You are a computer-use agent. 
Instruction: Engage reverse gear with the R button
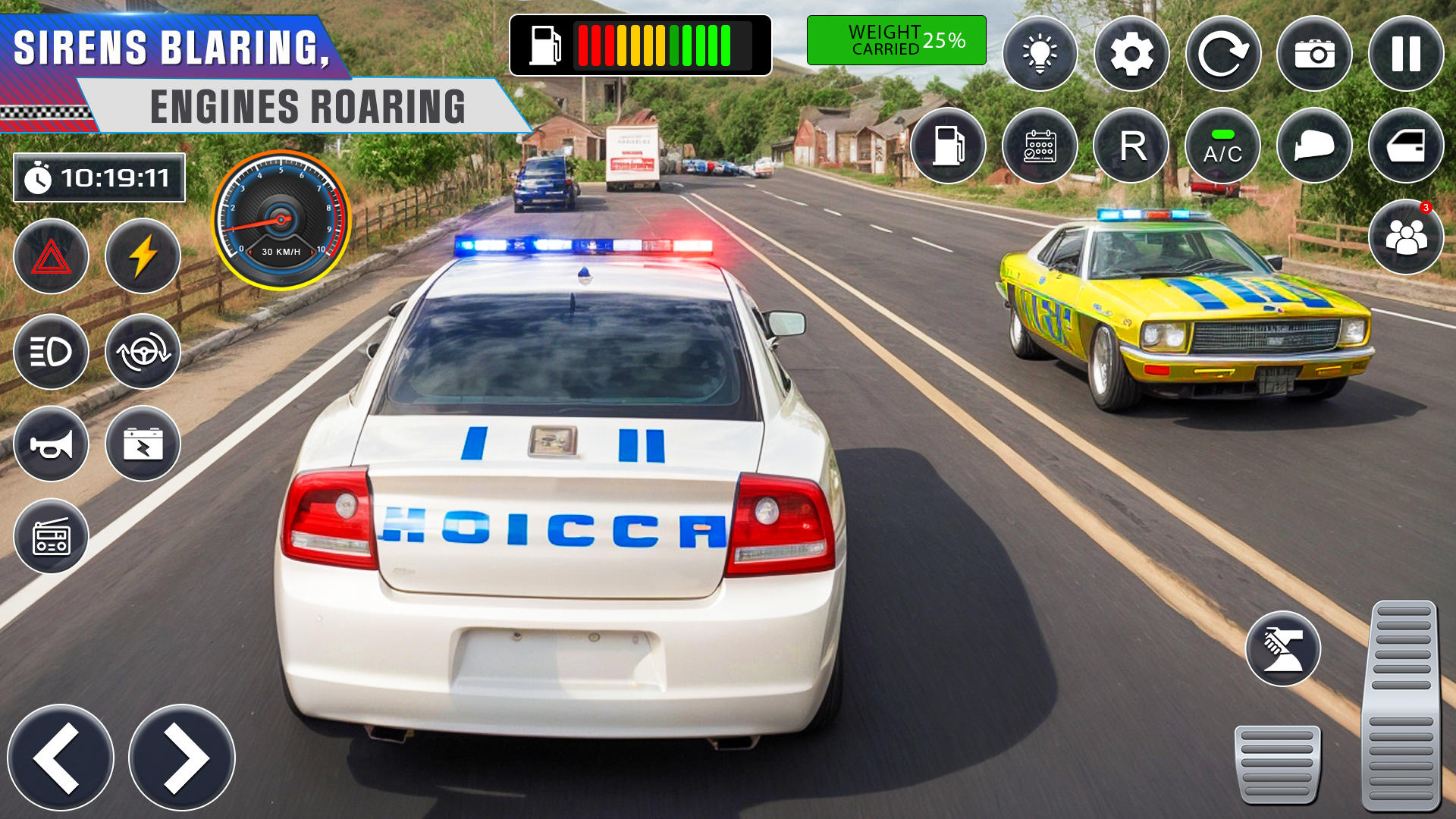(x=1131, y=146)
